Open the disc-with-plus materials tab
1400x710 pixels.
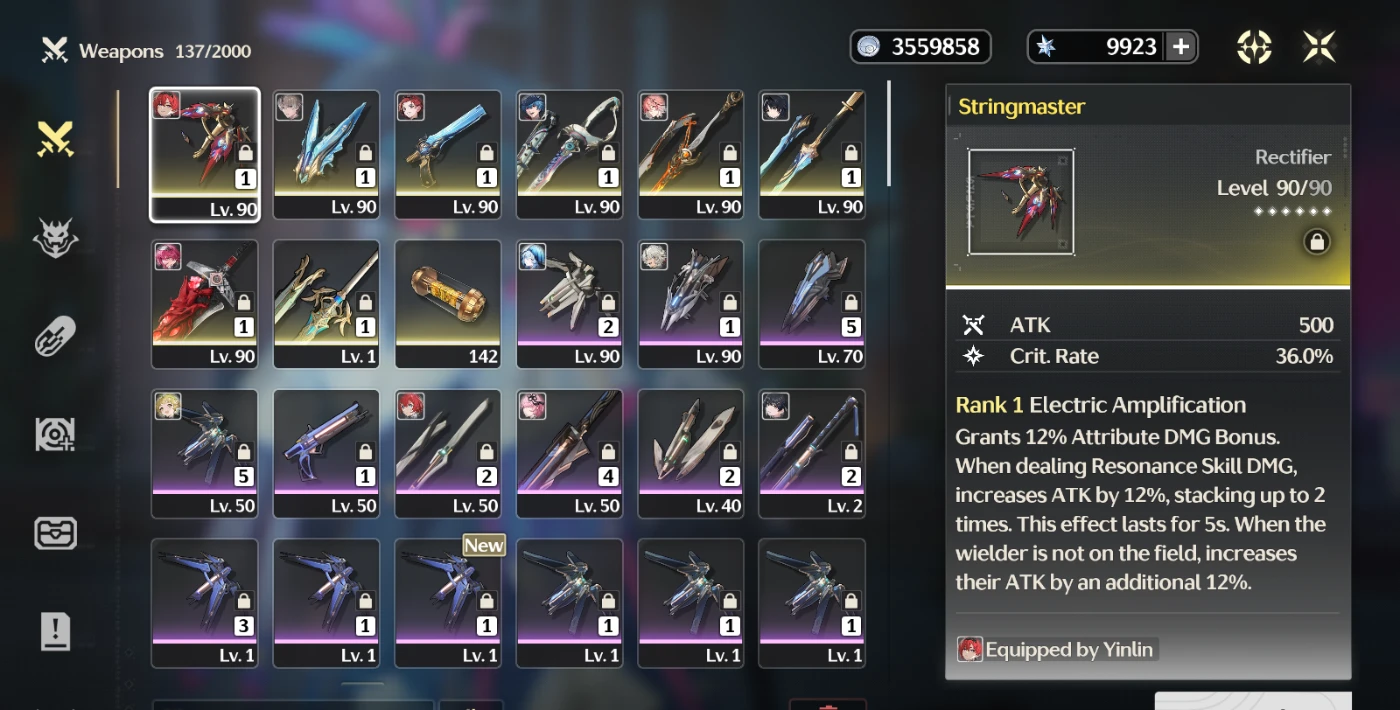pyautogui.click(x=55, y=434)
